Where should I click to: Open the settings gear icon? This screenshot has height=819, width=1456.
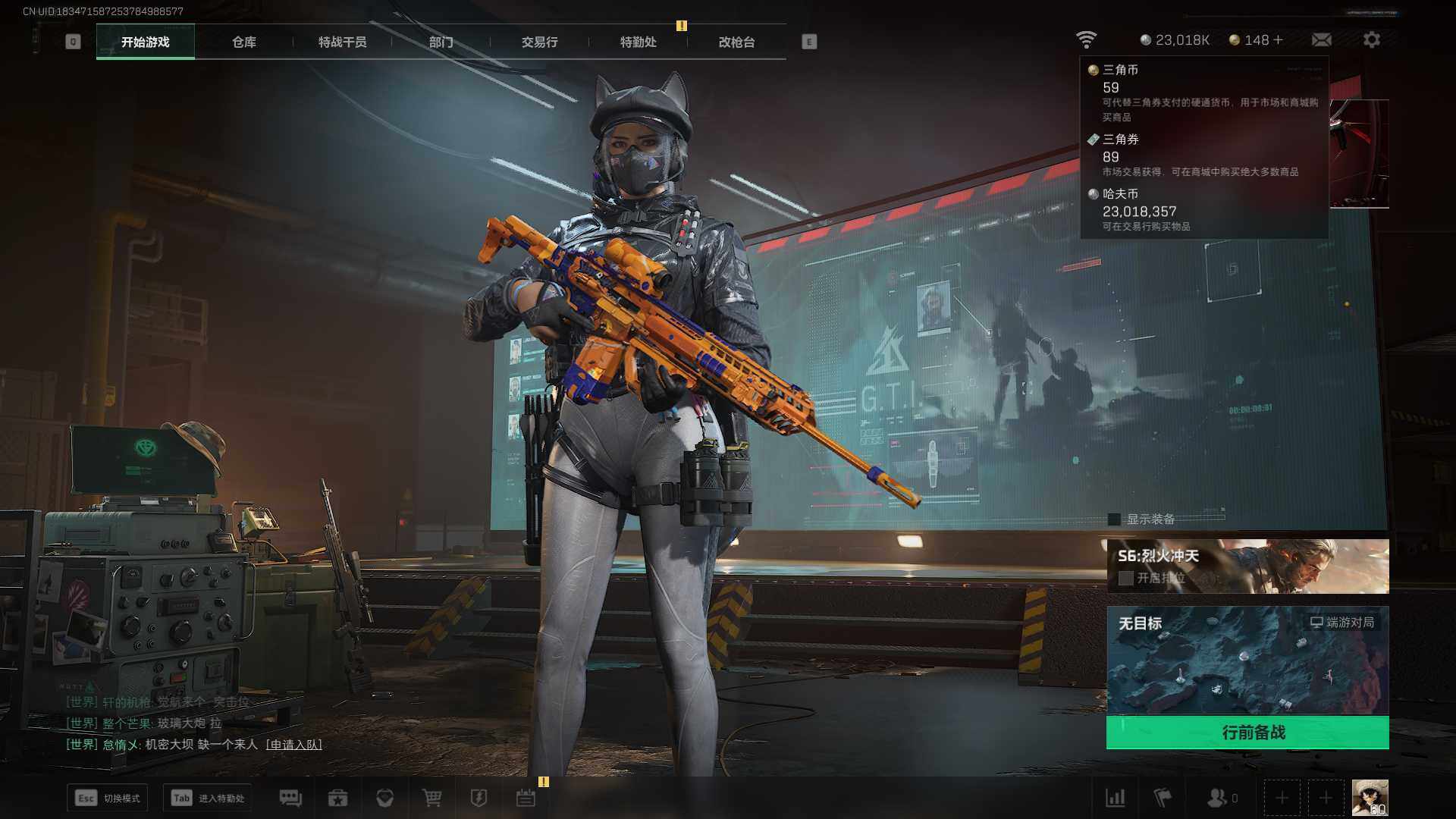click(1371, 40)
